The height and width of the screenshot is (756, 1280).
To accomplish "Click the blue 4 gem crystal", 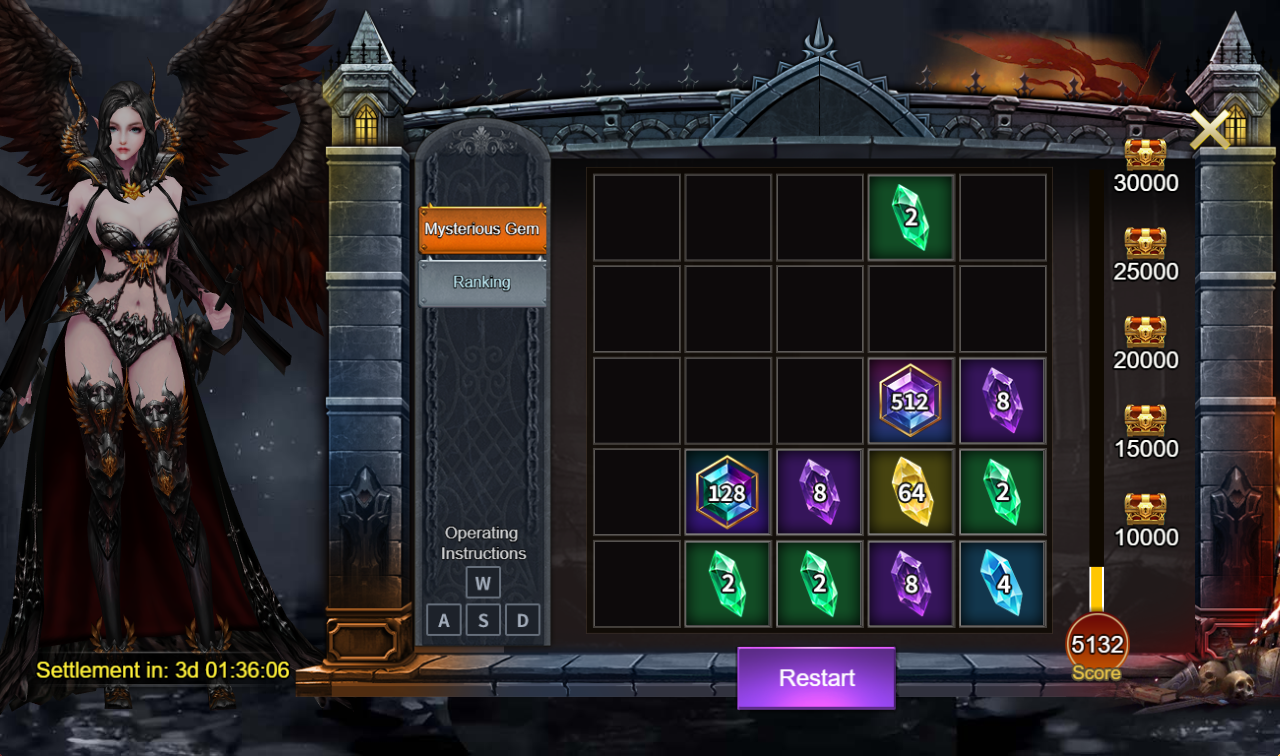I will [1003, 583].
